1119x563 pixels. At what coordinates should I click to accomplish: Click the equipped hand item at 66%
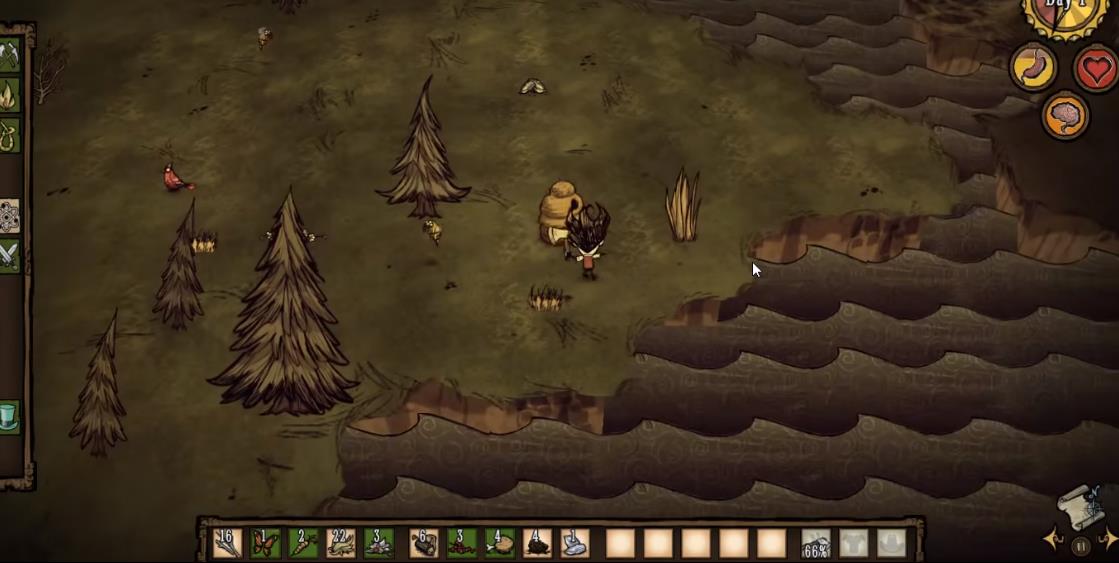tap(816, 543)
